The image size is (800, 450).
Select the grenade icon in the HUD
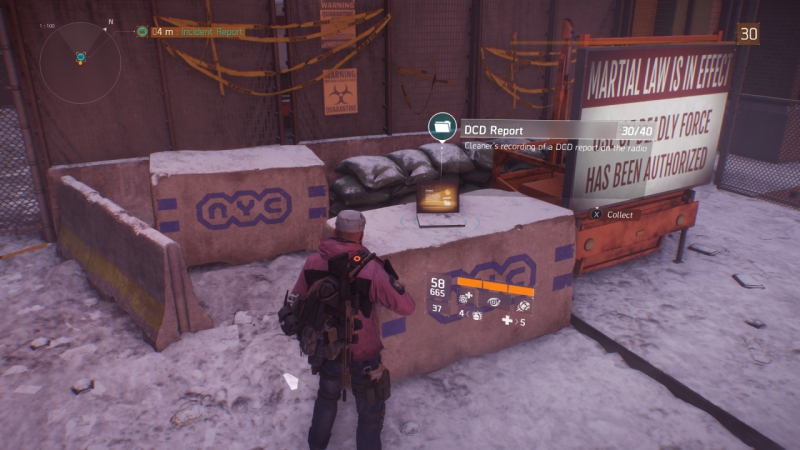[x=476, y=316]
